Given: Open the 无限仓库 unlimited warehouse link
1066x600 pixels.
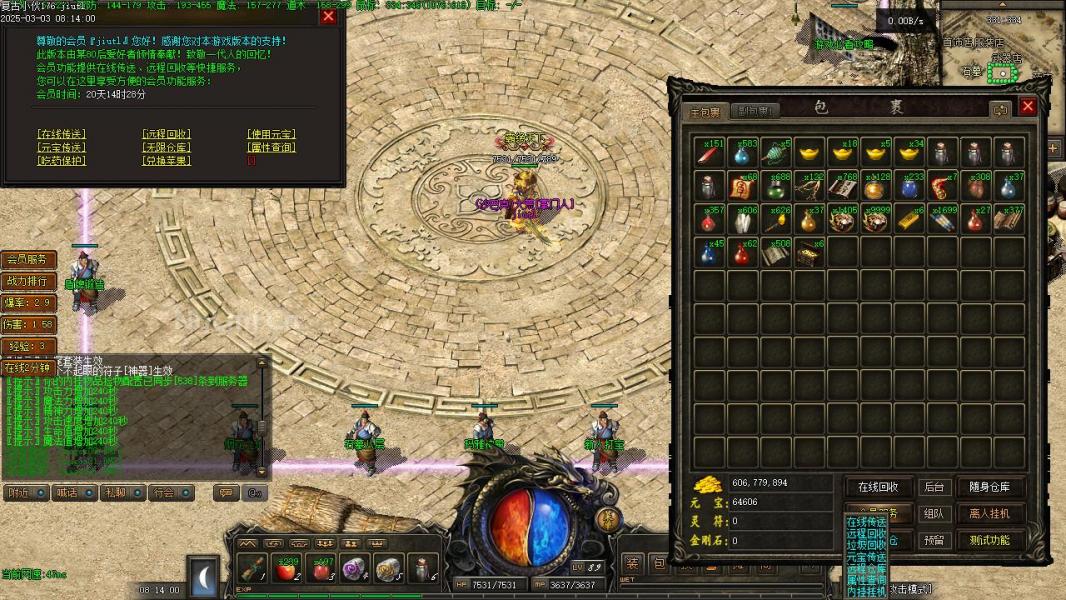Looking at the screenshot, I should point(166,147).
